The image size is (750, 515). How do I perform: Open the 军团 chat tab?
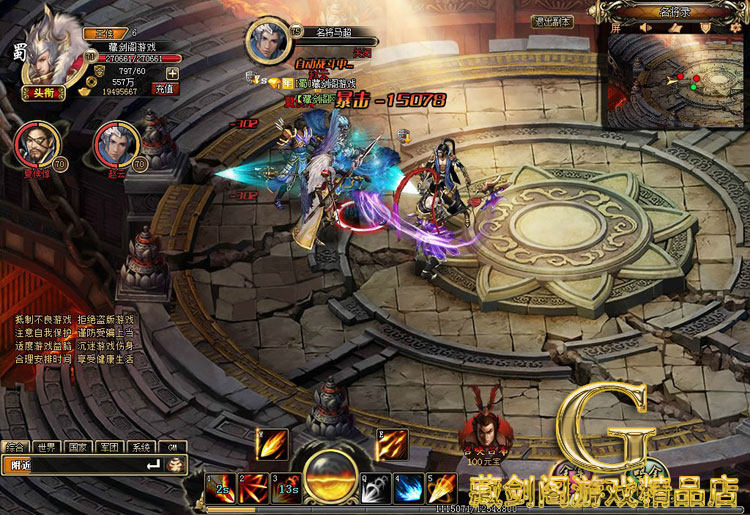click(110, 447)
